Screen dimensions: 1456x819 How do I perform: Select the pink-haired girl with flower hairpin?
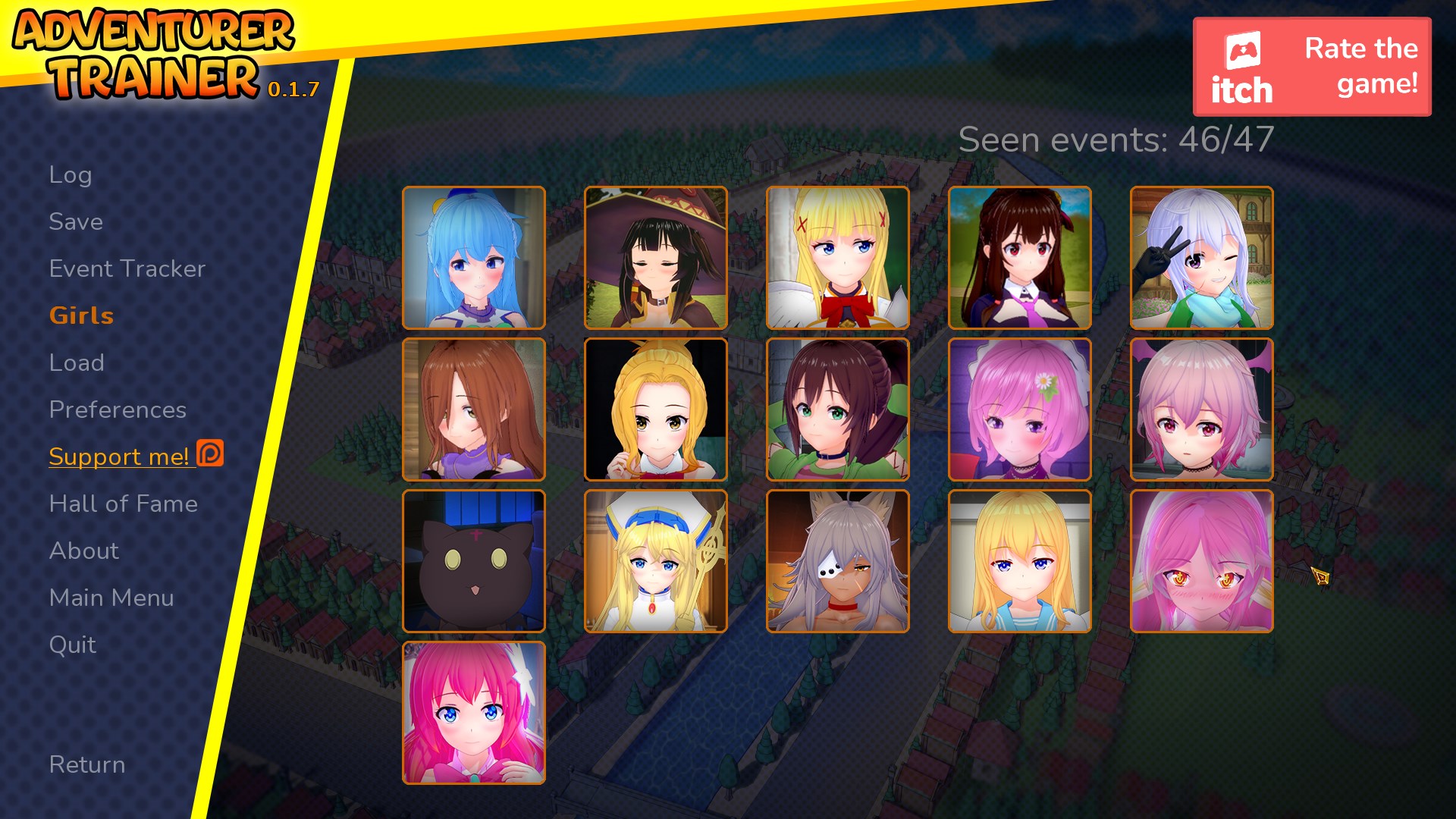[1020, 410]
